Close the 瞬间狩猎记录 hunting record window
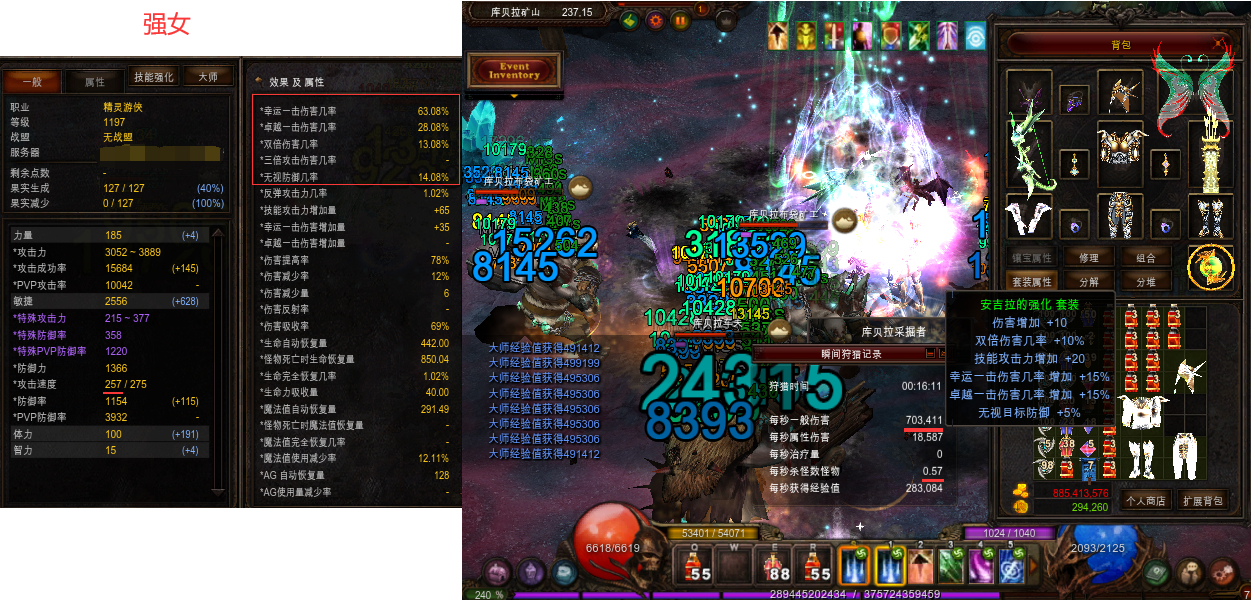1251x600 pixels. tap(940, 353)
